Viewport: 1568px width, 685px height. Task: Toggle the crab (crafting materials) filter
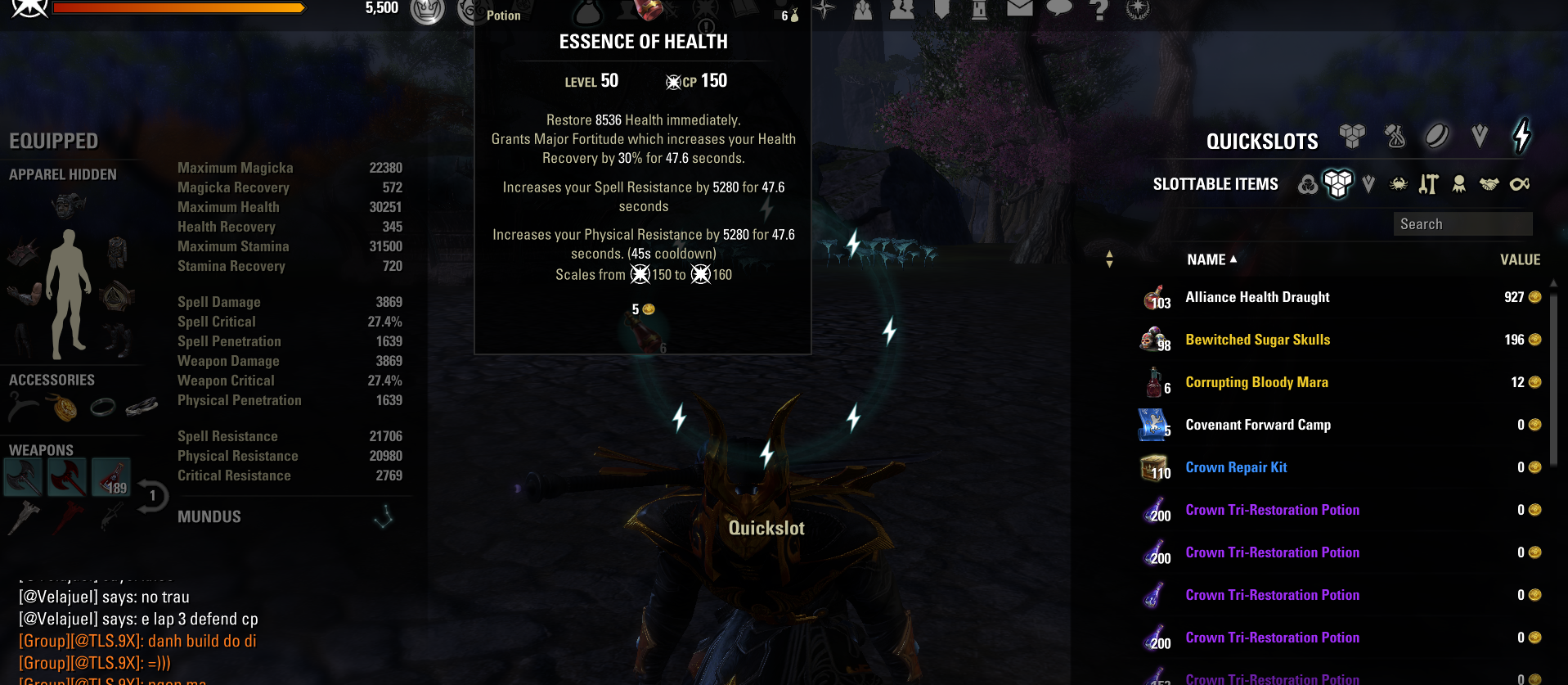coord(1398,183)
